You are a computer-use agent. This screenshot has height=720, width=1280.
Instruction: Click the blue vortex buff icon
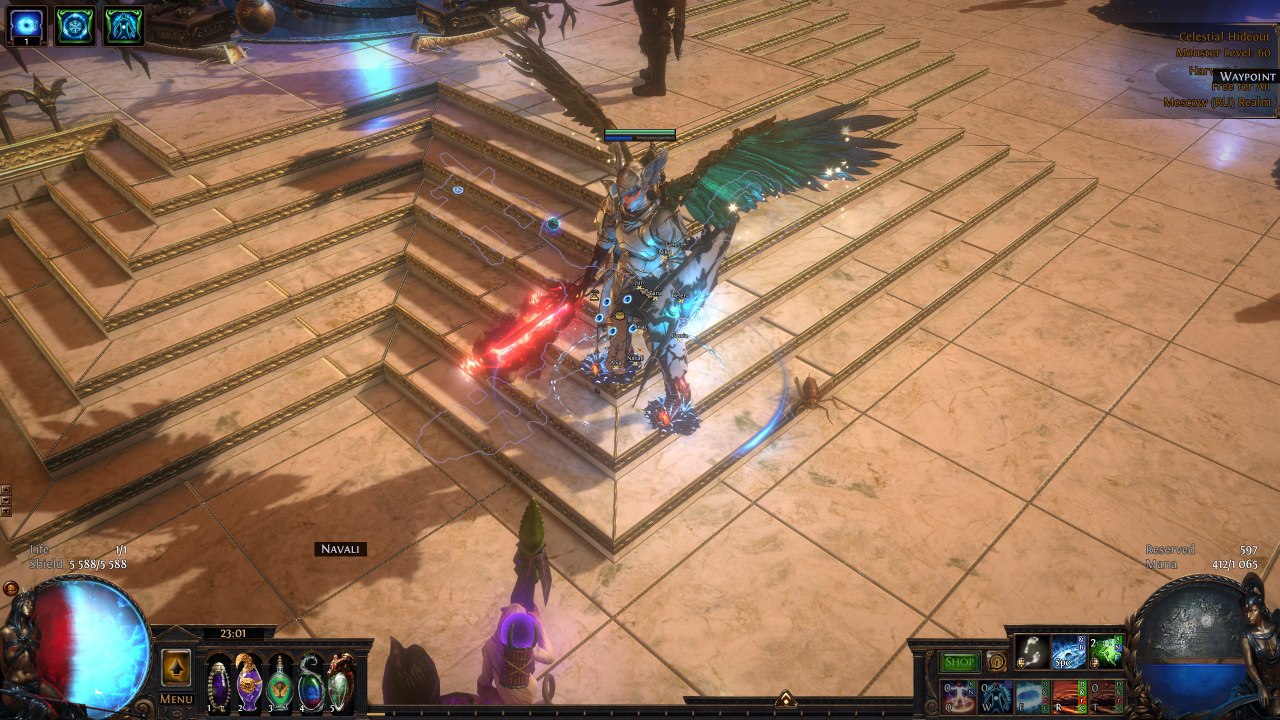[26, 25]
